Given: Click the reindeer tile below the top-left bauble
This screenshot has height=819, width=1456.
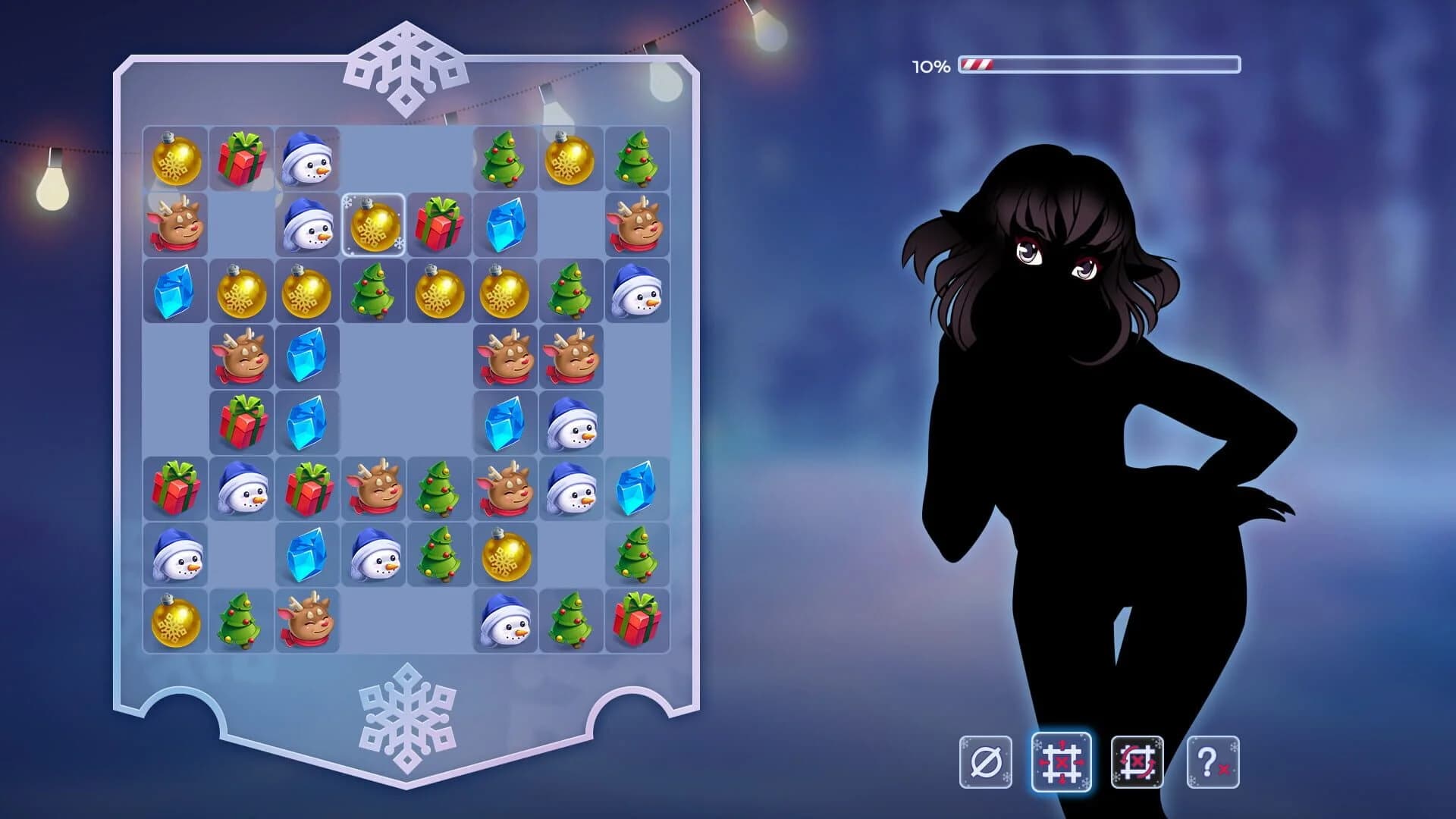Looking at the screenshot, I should coord(176,225).
